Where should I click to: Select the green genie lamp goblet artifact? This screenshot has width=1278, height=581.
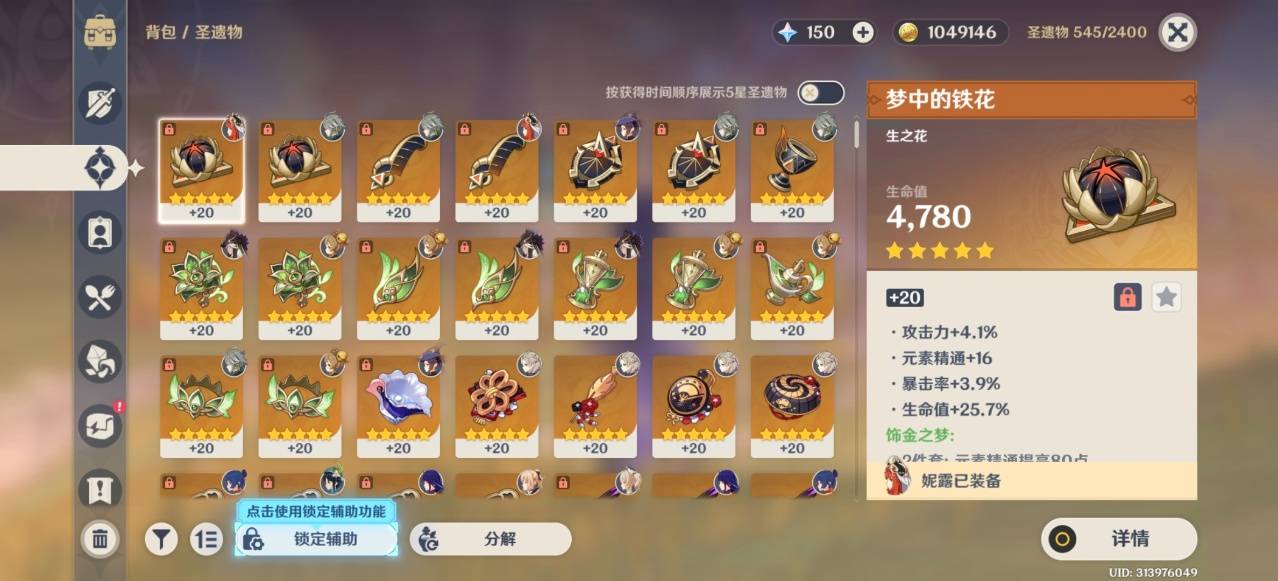click(x=792, y=280)
